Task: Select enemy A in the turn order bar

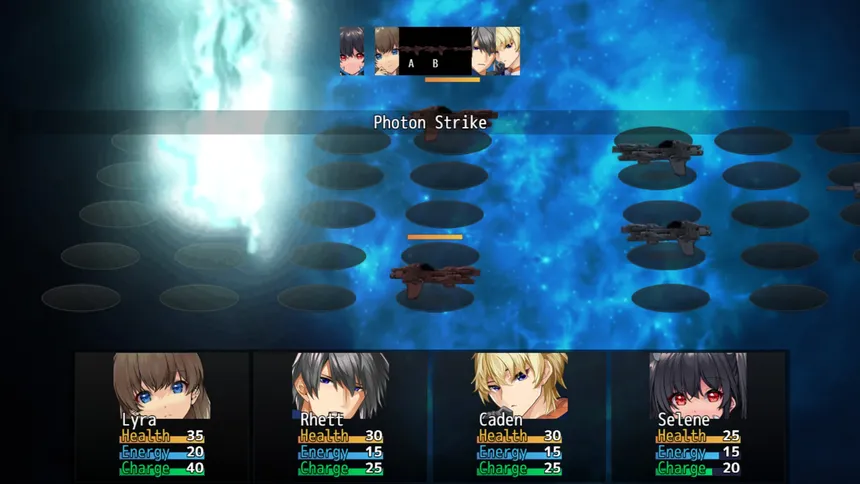Action: pos(411,52)
